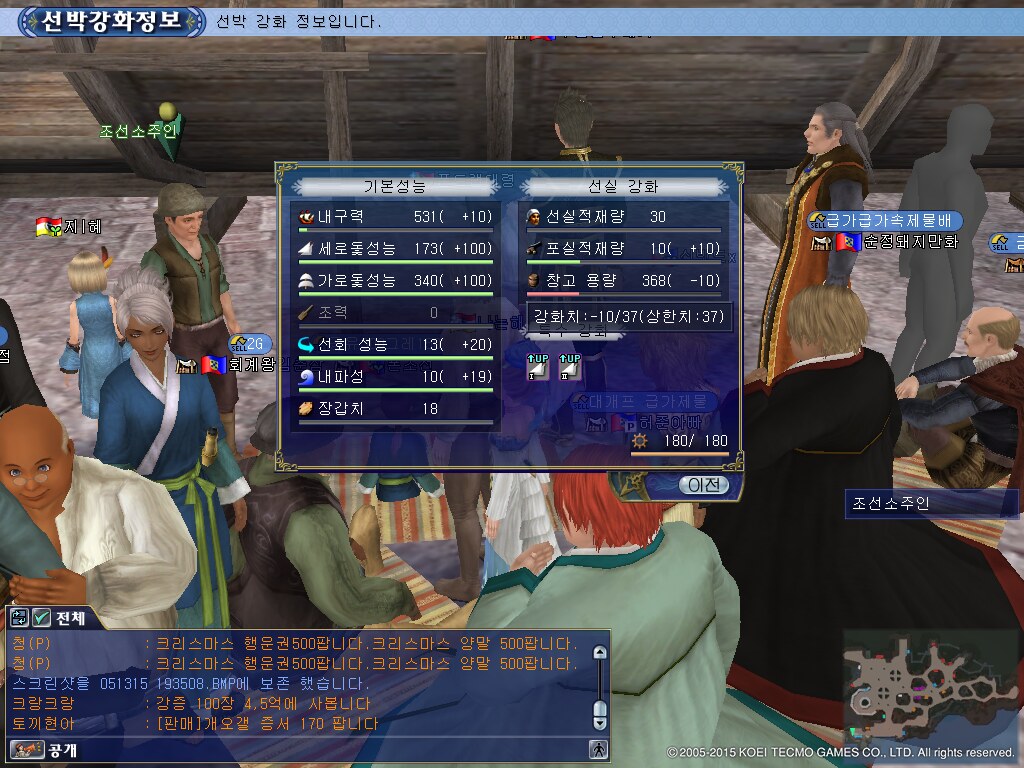Select the 선회 성능 turning stat row
The height and width of the screenshot is (768, 1024).
tap(395, 345)
